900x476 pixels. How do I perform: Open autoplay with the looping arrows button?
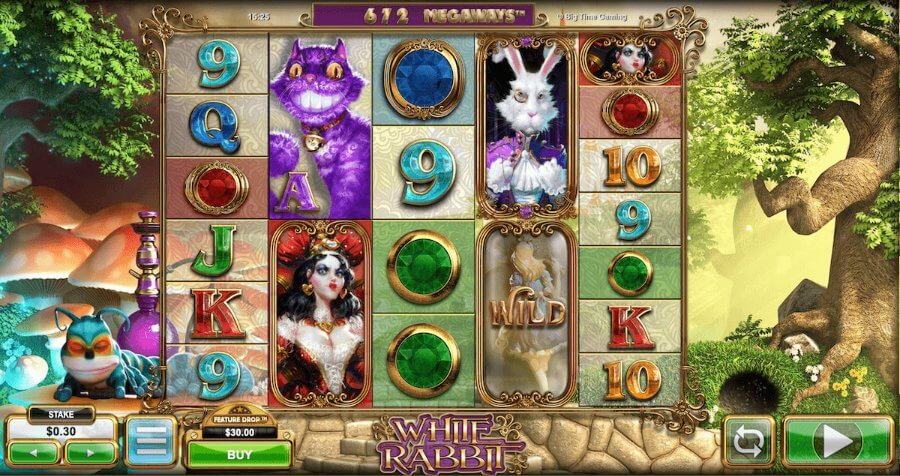point(749,441)
